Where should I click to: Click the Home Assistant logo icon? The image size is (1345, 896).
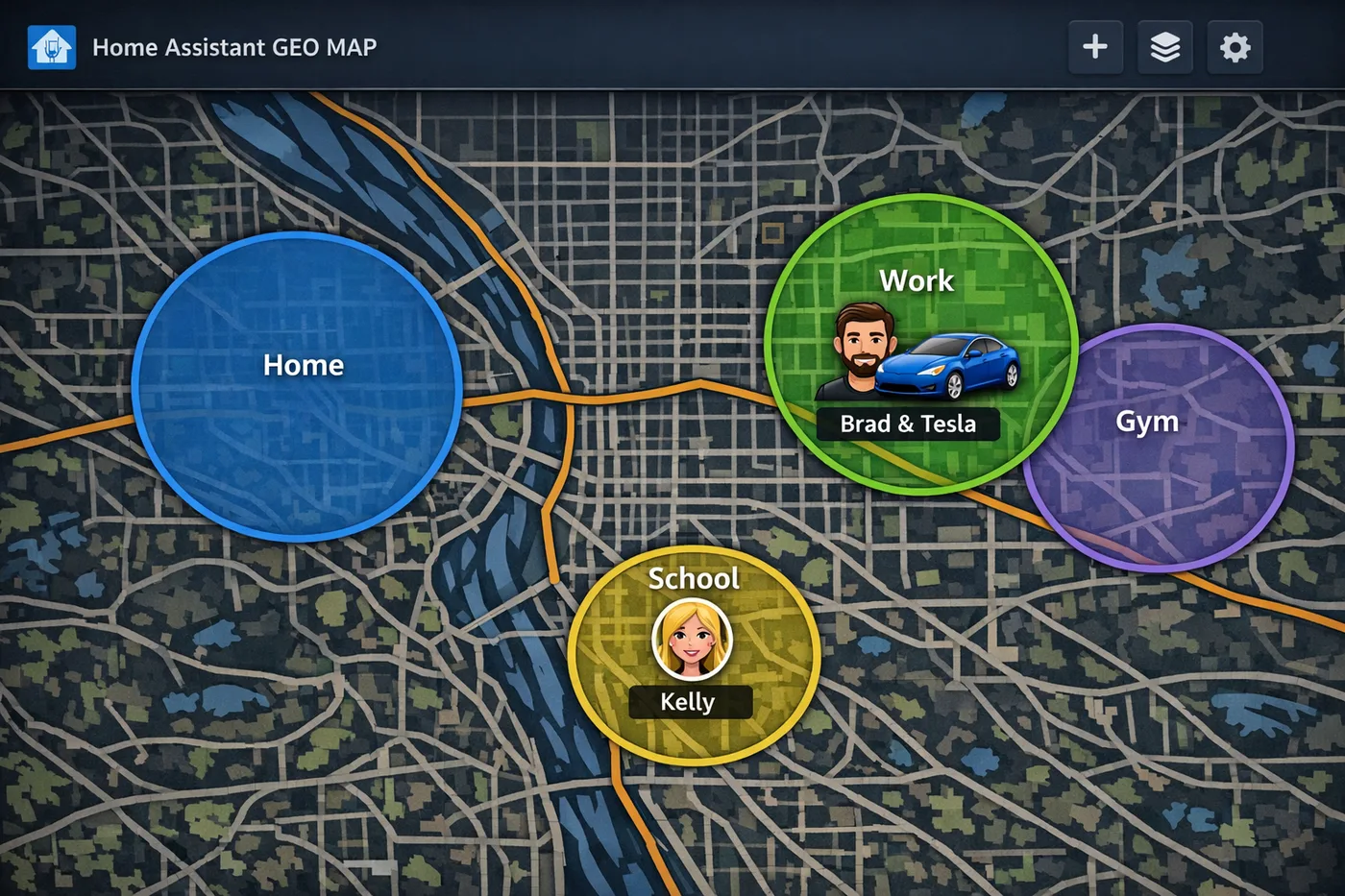(50, 47)
